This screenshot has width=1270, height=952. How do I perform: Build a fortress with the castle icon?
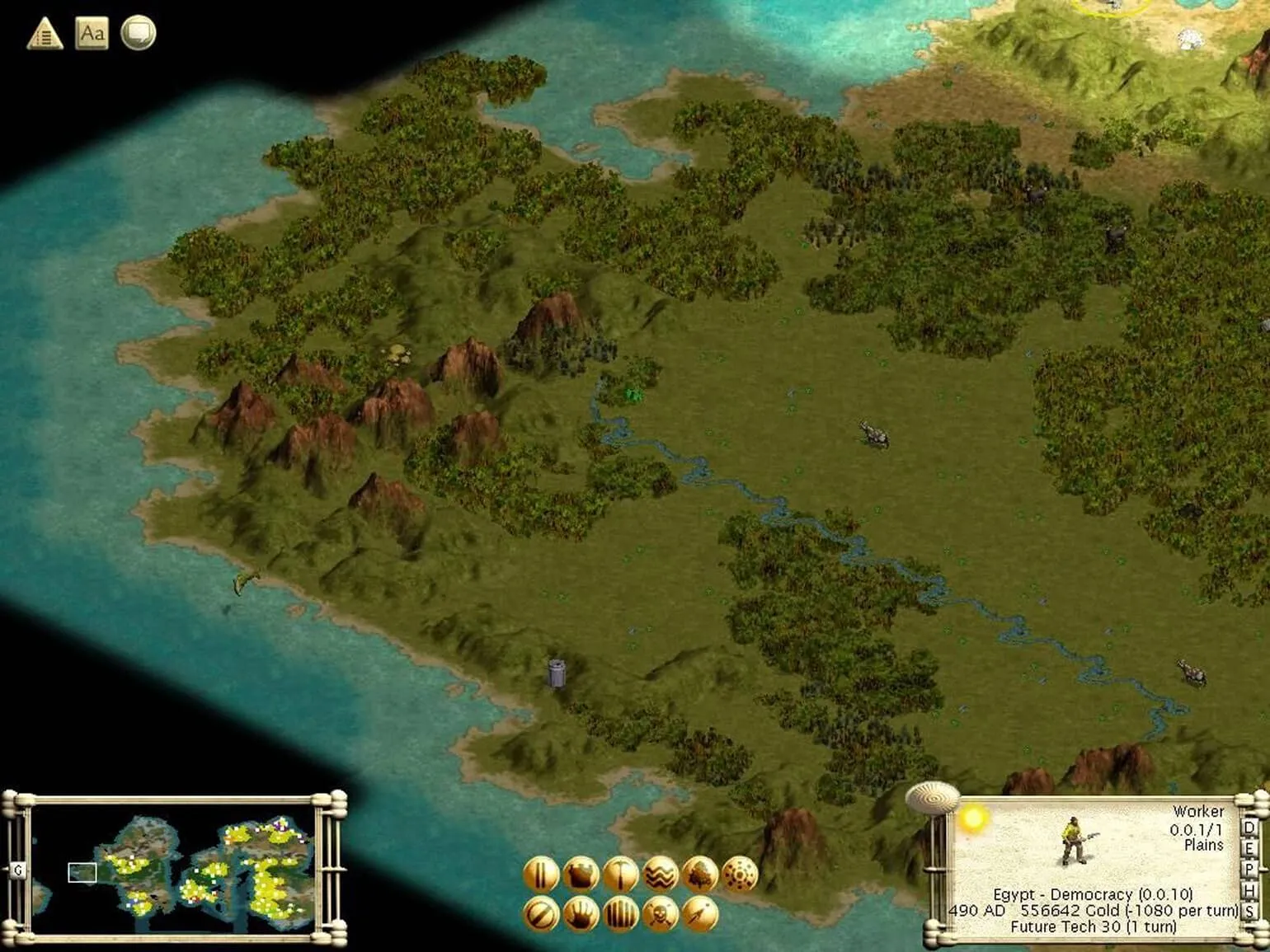click(x=581, y=875)
